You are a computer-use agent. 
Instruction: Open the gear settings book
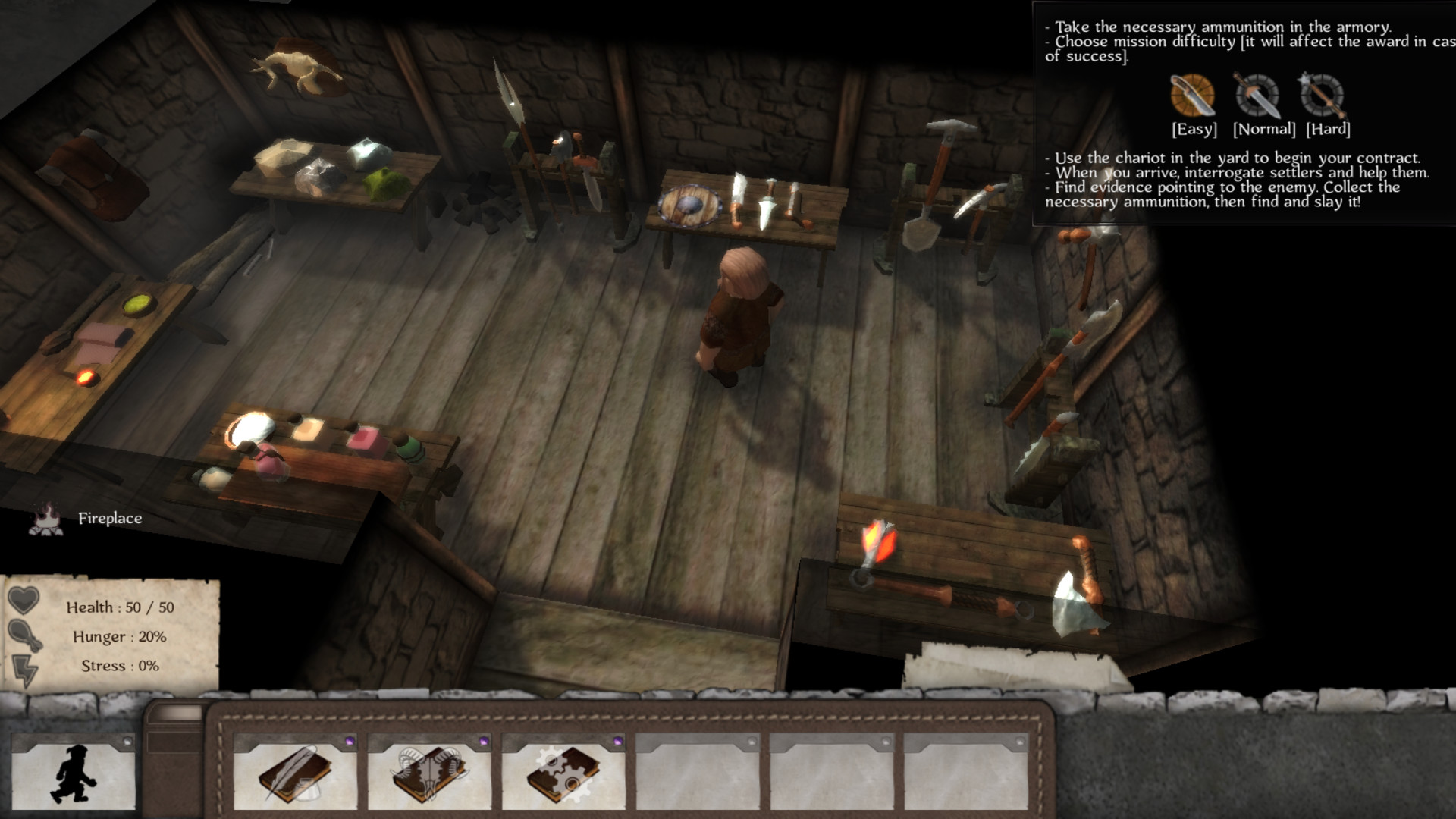(x=563, y=773)
